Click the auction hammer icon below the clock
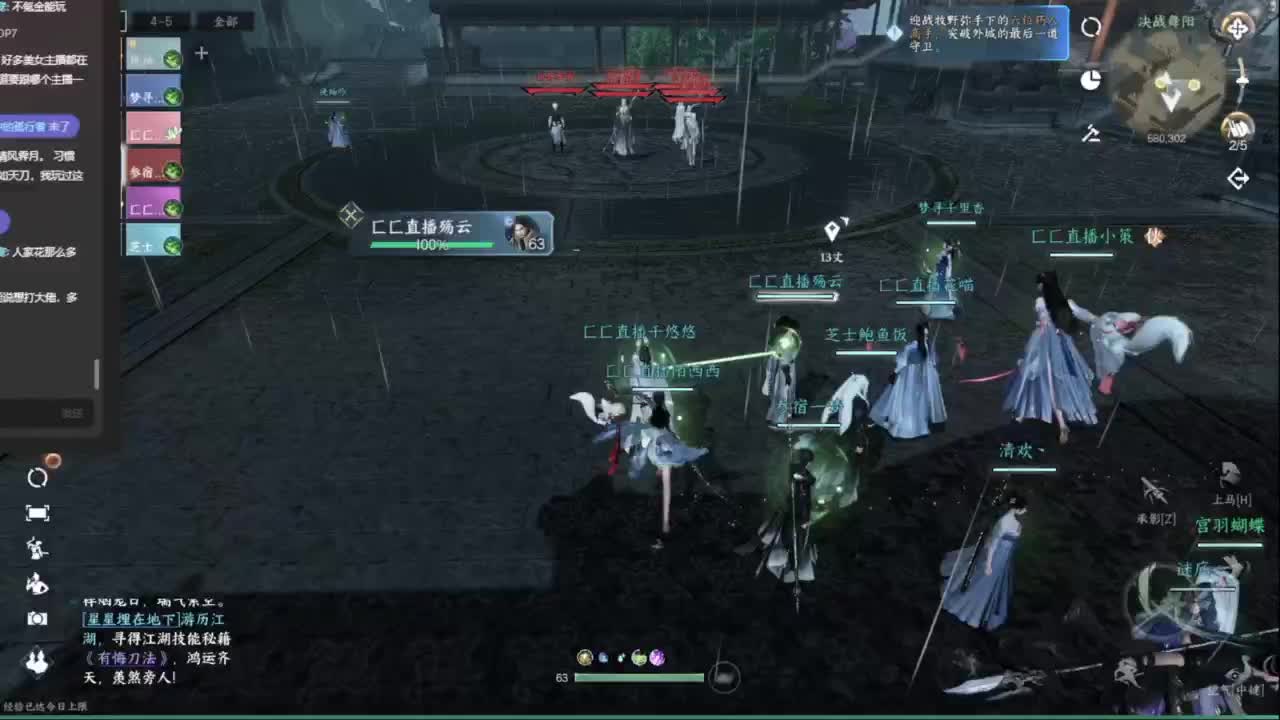The image size is (1280, 720). point(1092,133)
